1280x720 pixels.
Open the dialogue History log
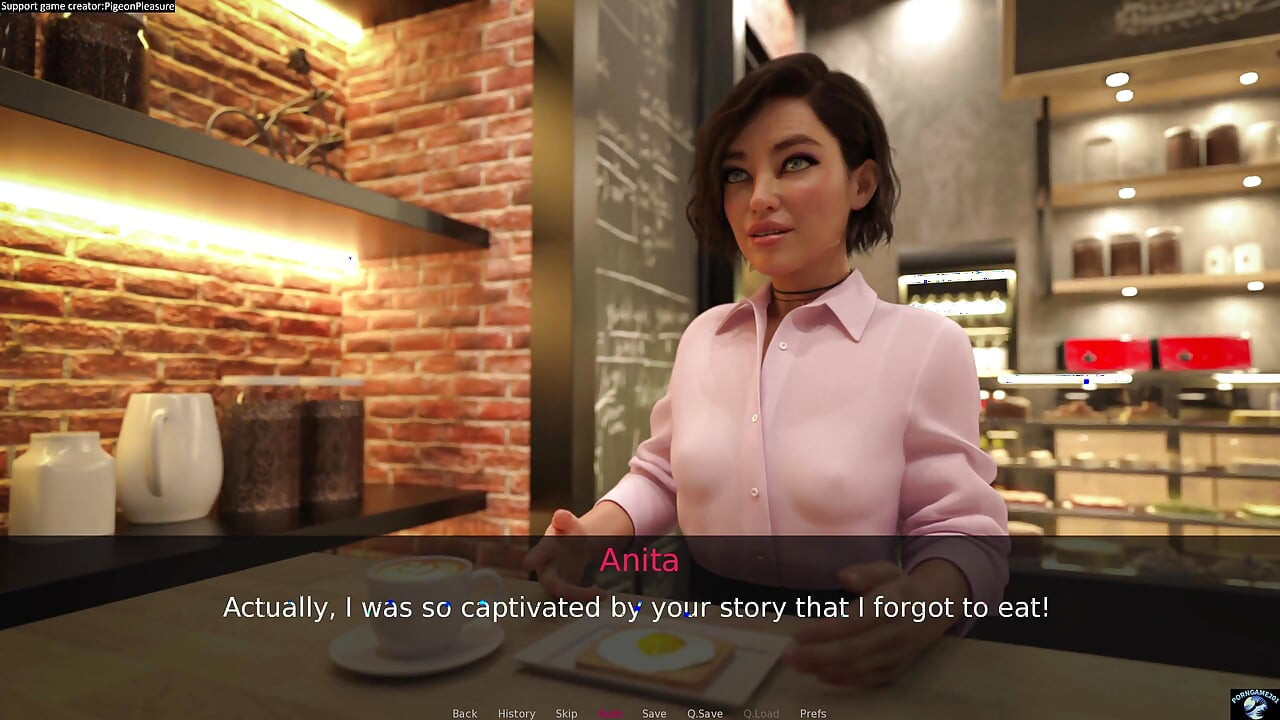point(516,713)
